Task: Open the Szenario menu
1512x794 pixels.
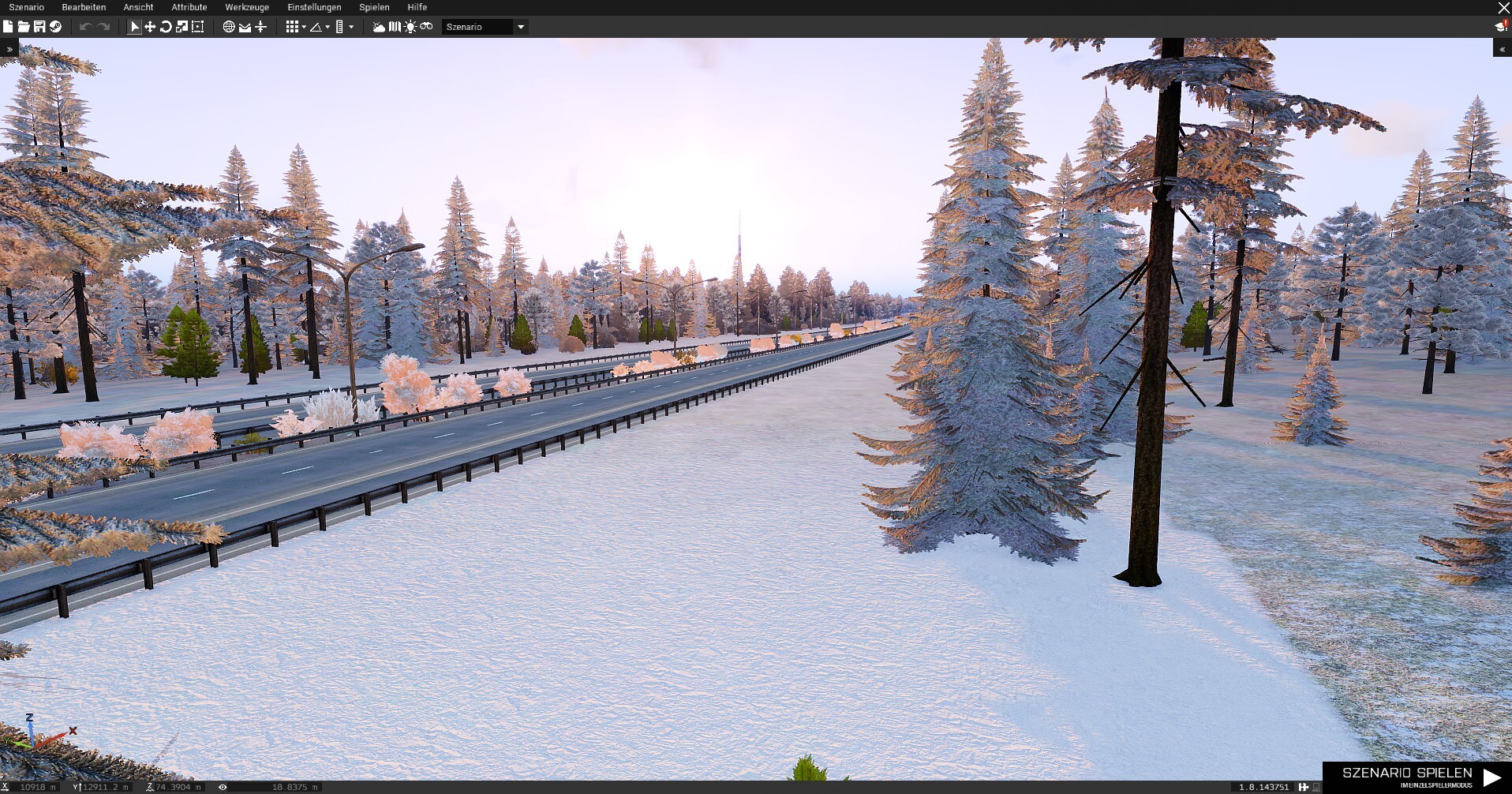Action: pos(26,7)
